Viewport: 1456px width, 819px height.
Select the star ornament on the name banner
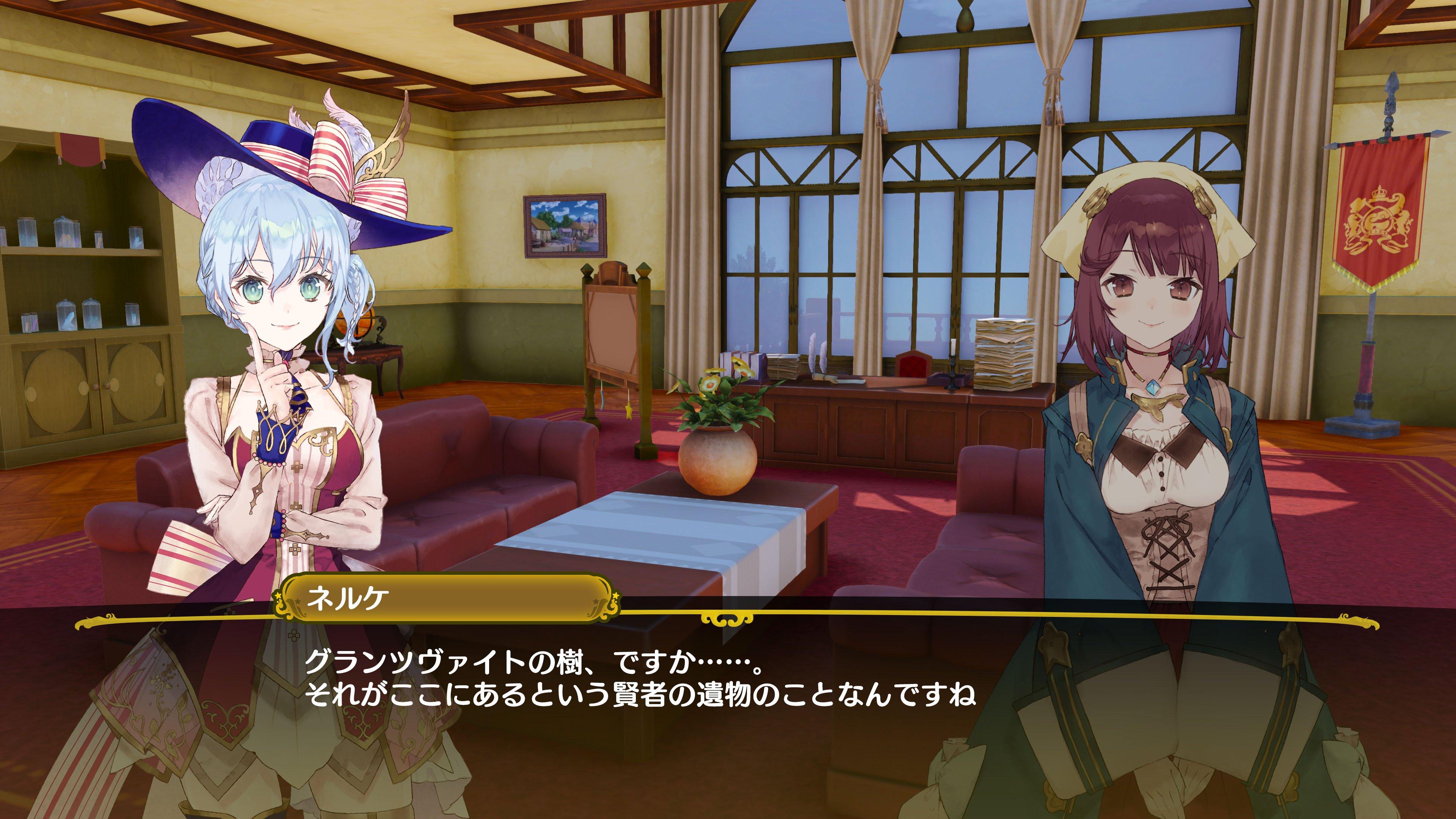point(279,595)
